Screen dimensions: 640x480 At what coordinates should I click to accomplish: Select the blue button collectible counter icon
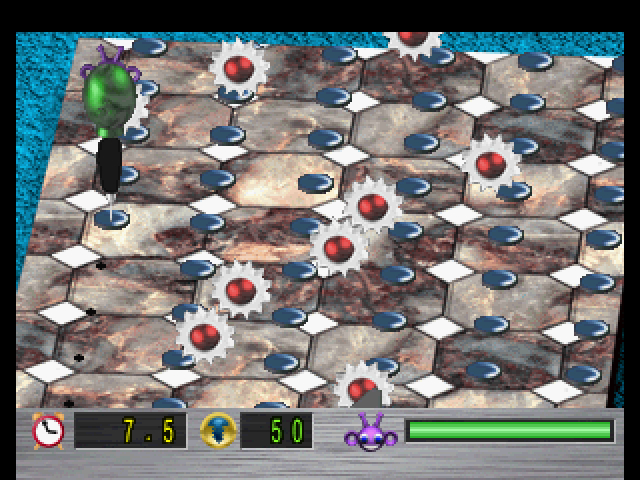tap(217, 430)
